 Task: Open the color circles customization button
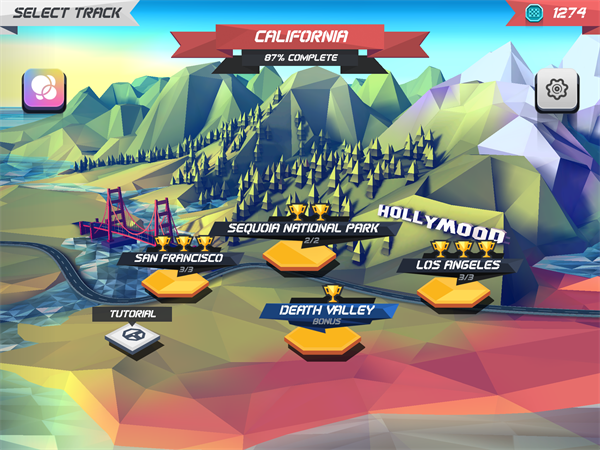[44, 88]
